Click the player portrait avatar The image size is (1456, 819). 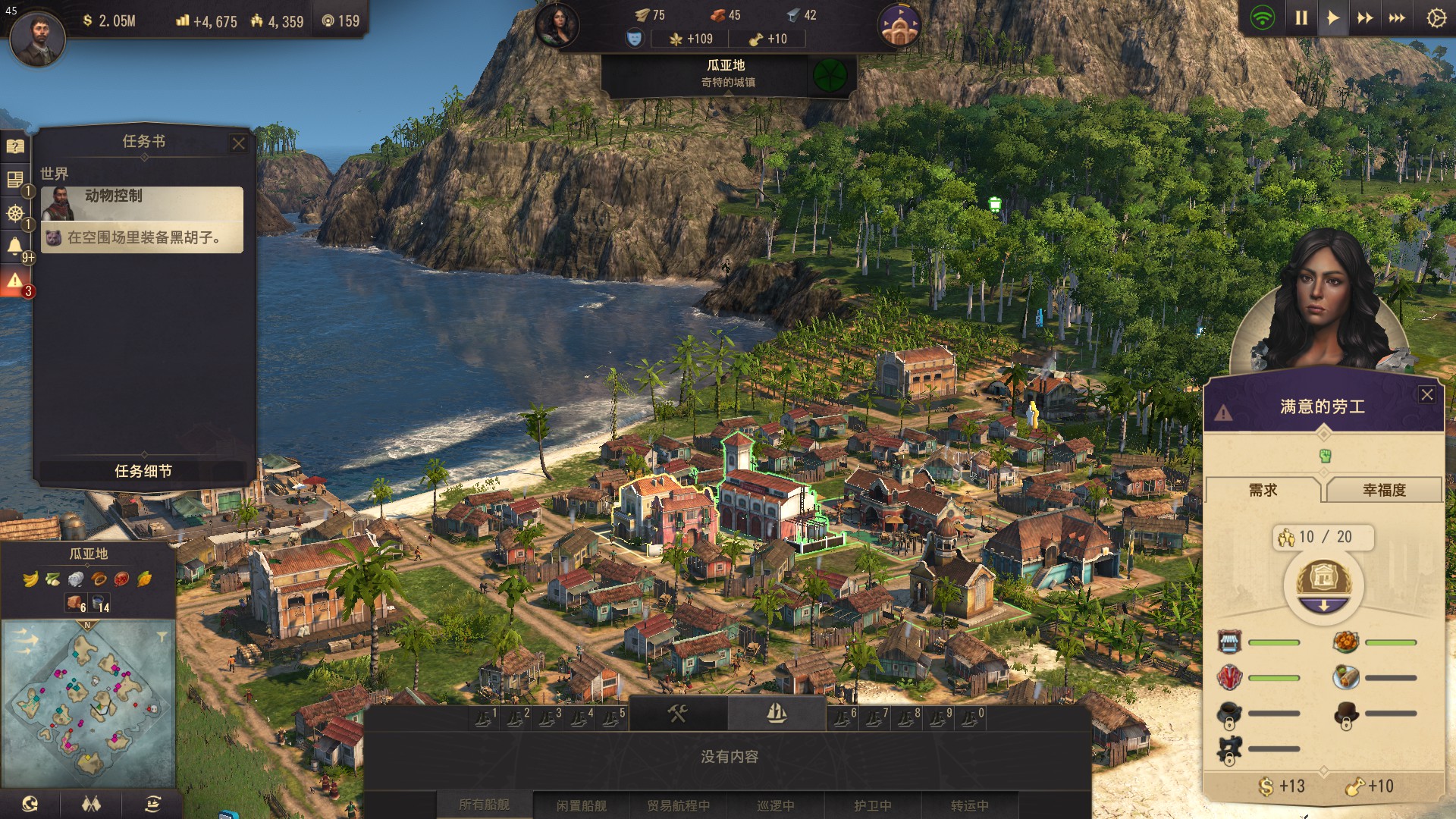(37, 38)
